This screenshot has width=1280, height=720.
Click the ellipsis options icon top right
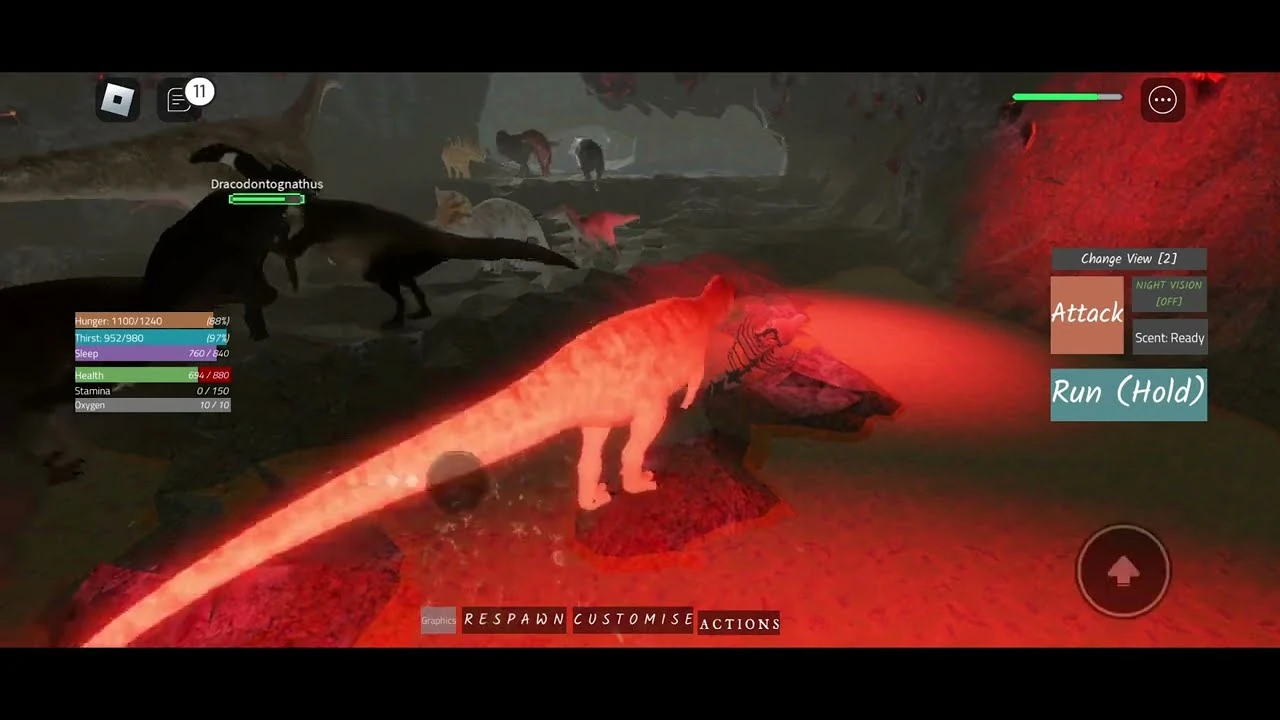click(1162, 100)
